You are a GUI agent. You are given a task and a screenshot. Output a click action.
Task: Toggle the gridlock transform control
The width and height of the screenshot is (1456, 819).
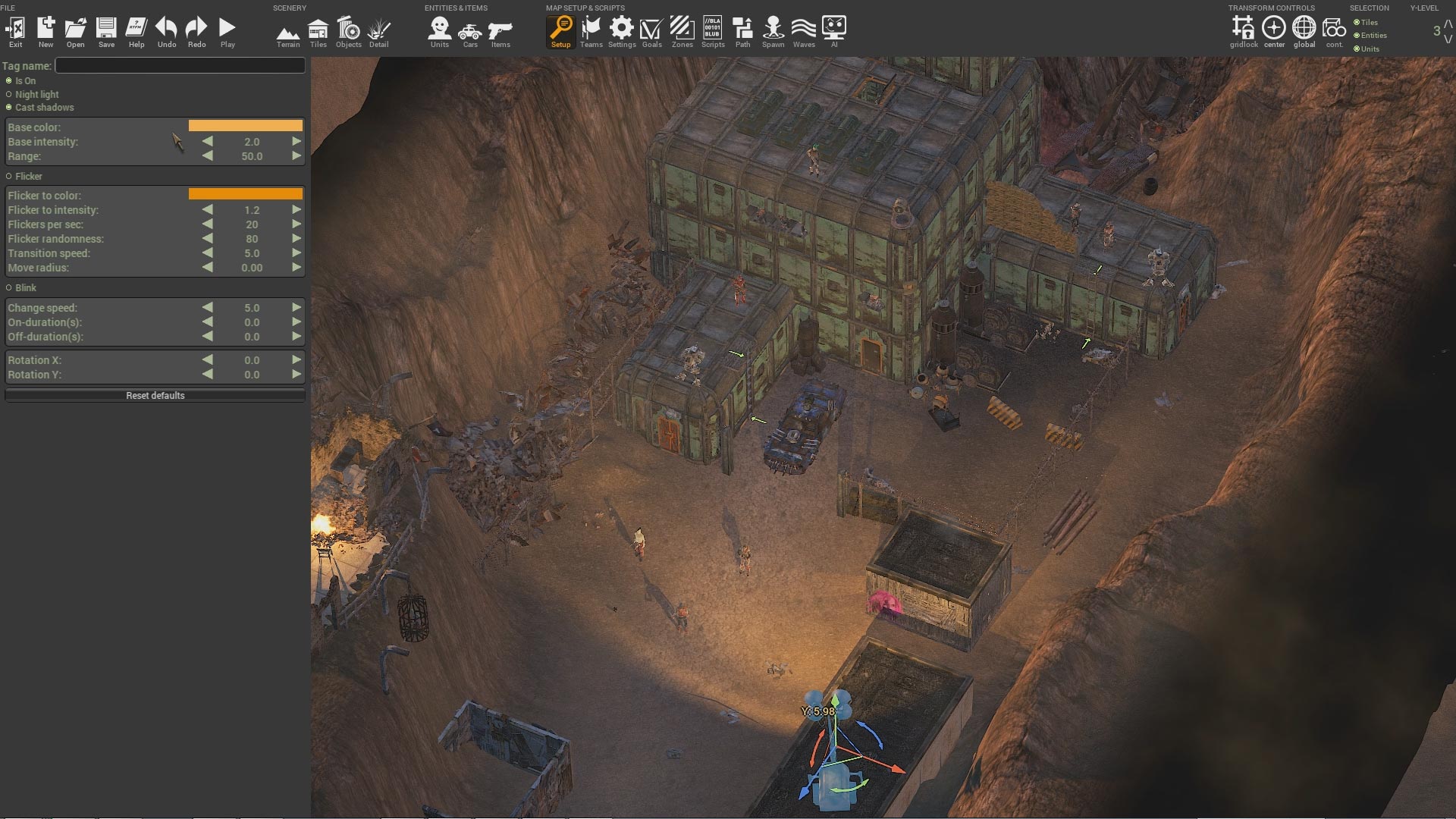tap(1244, 30)
